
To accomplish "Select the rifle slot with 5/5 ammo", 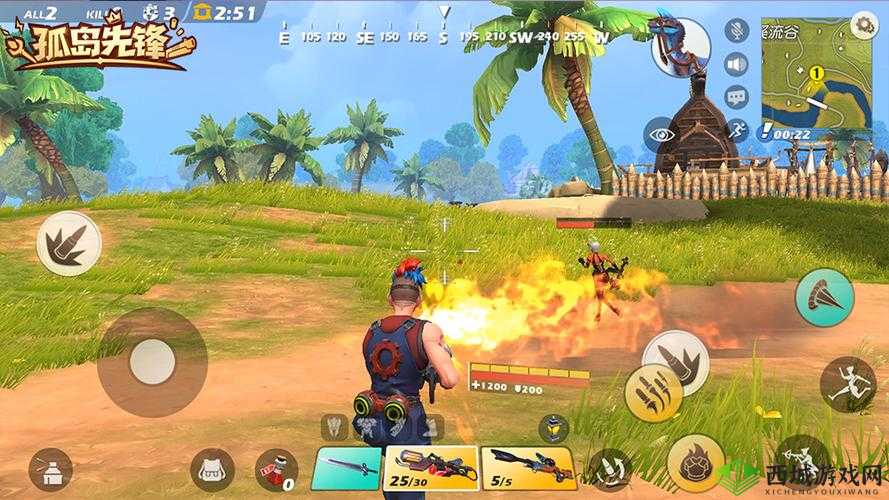I will click(527, 467).
